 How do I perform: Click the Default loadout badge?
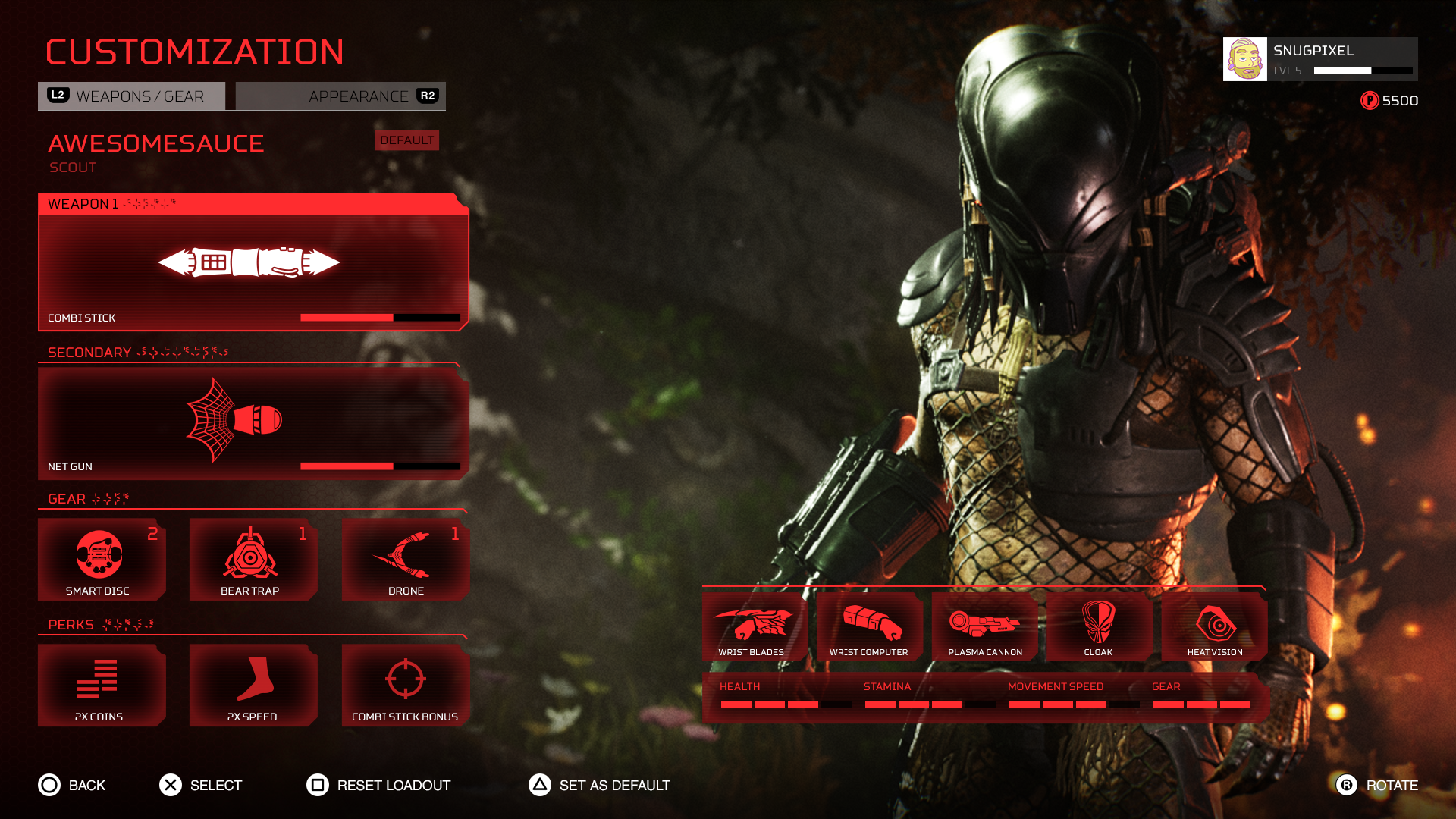pyautogui.click(x=406, y=140)
